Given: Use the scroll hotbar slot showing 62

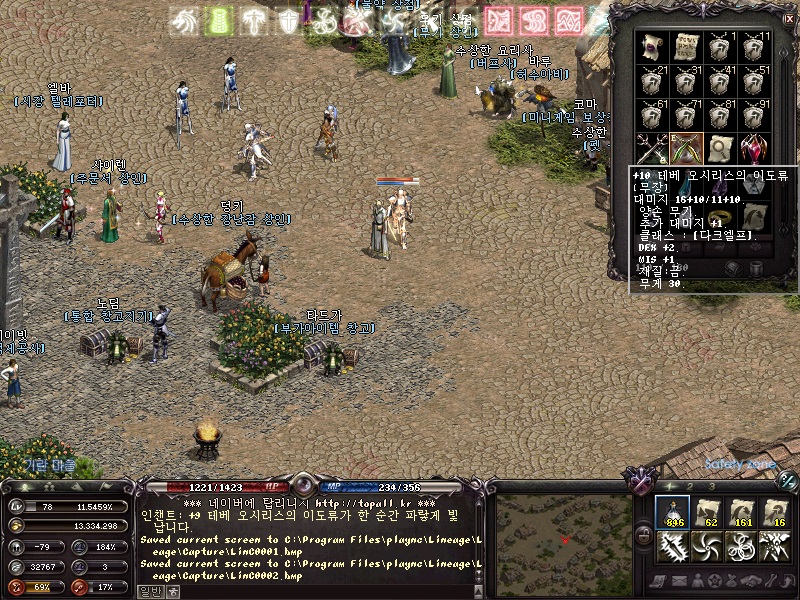Looking at the screenshot, I should 707,513.
